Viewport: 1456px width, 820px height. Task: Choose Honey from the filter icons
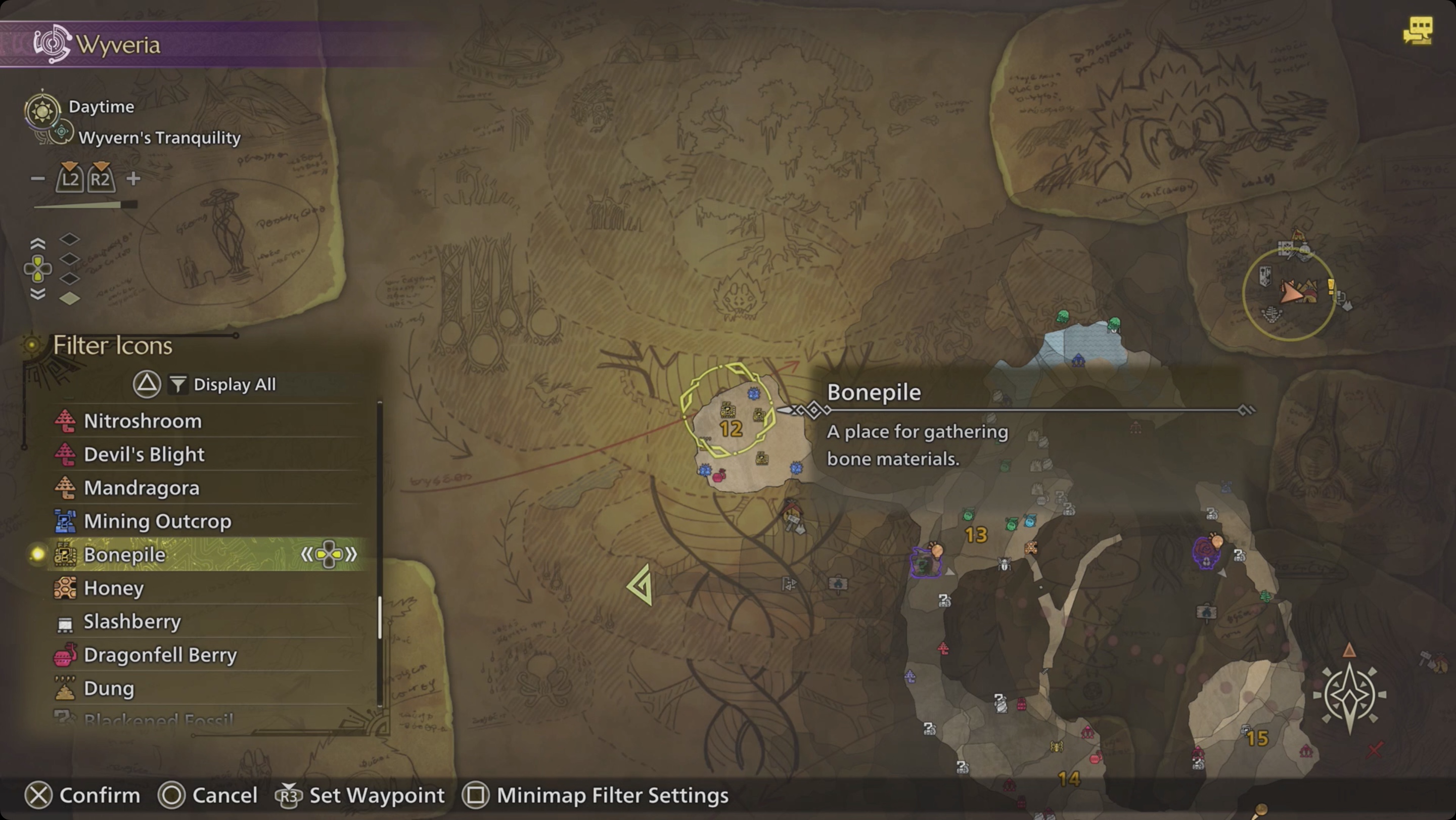pyautogui.click(x=114, y=588)
